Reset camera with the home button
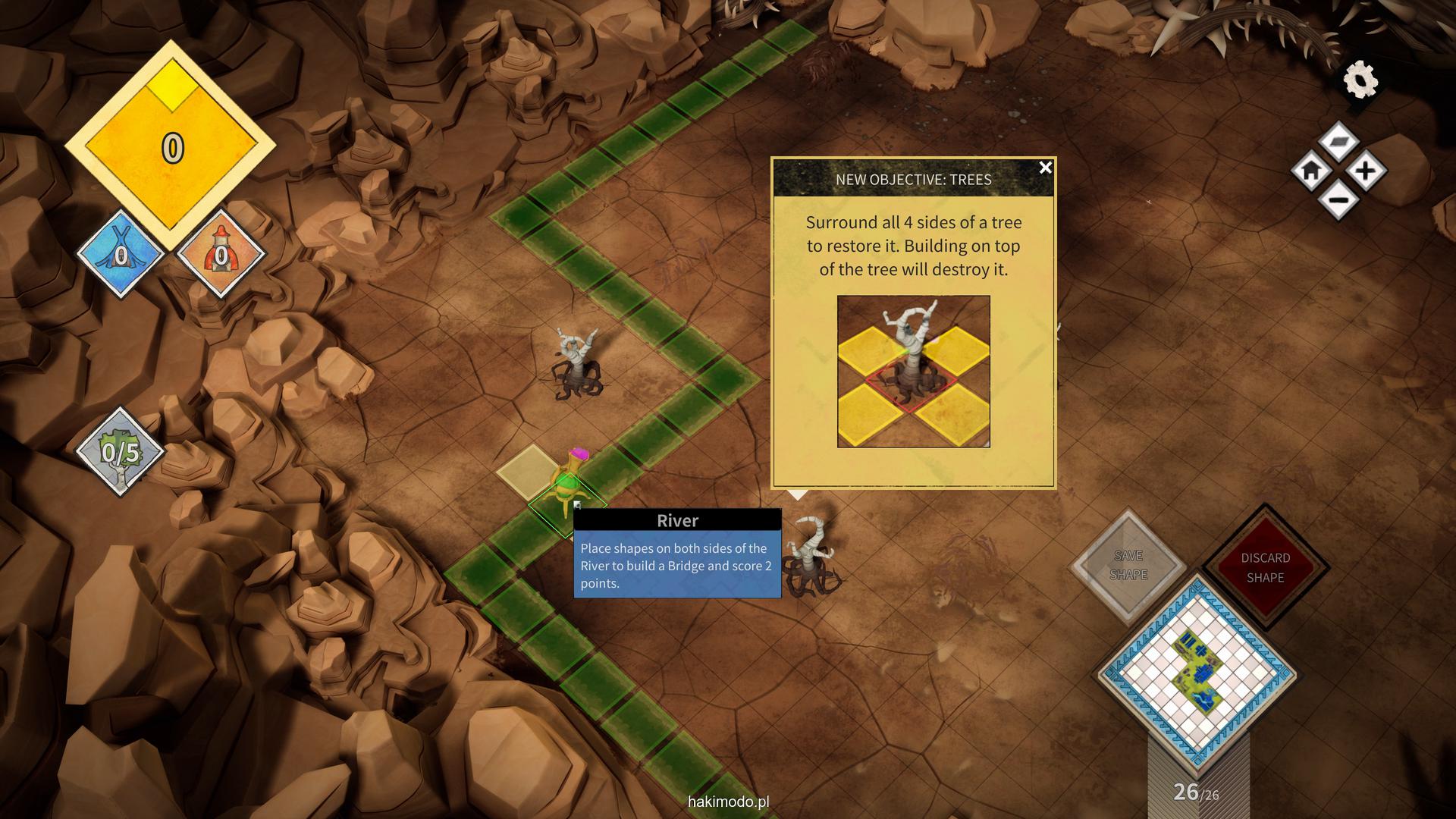Viewport: 1456px width, 819px height. pos(1311,171)
